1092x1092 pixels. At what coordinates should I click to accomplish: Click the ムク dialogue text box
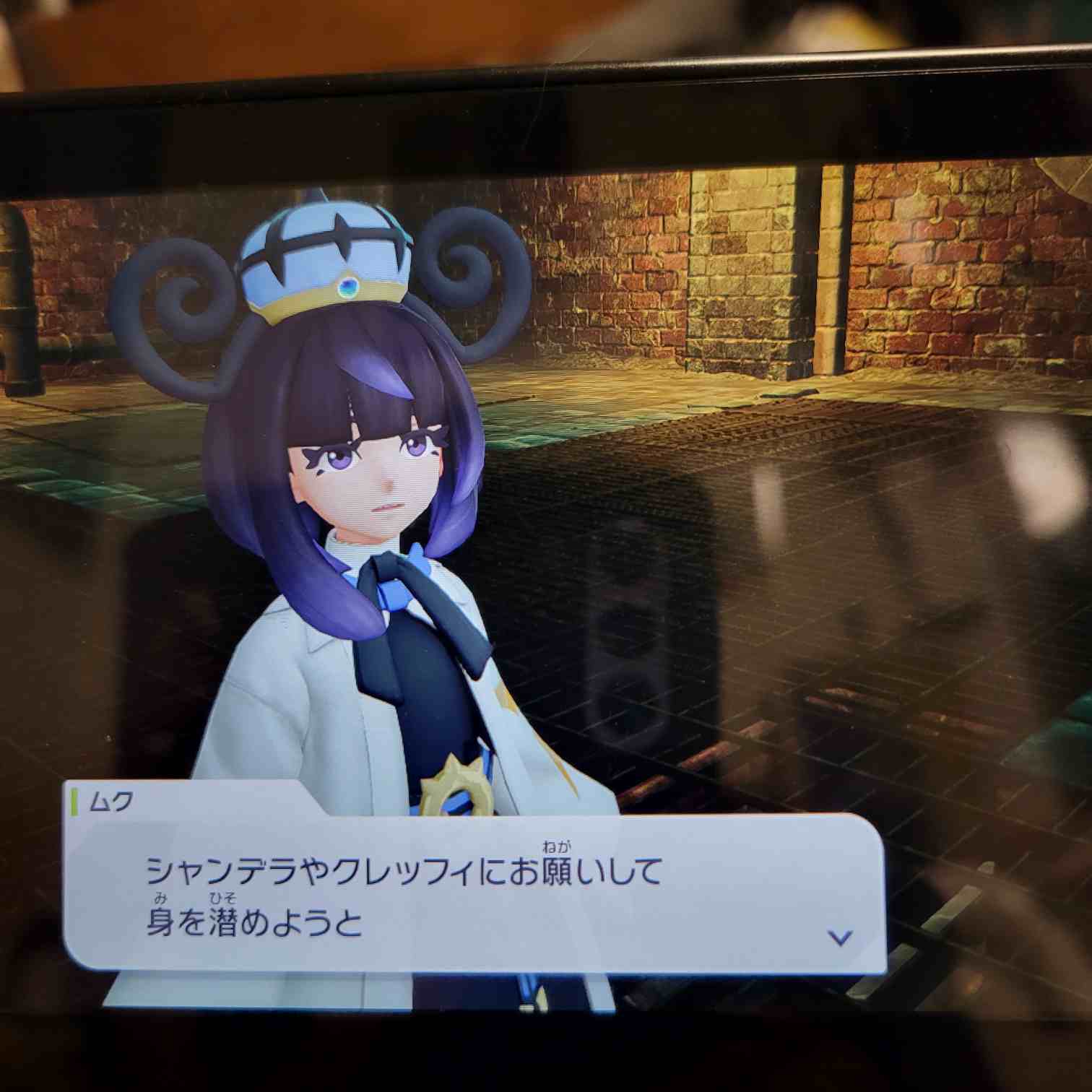point(474,896)
